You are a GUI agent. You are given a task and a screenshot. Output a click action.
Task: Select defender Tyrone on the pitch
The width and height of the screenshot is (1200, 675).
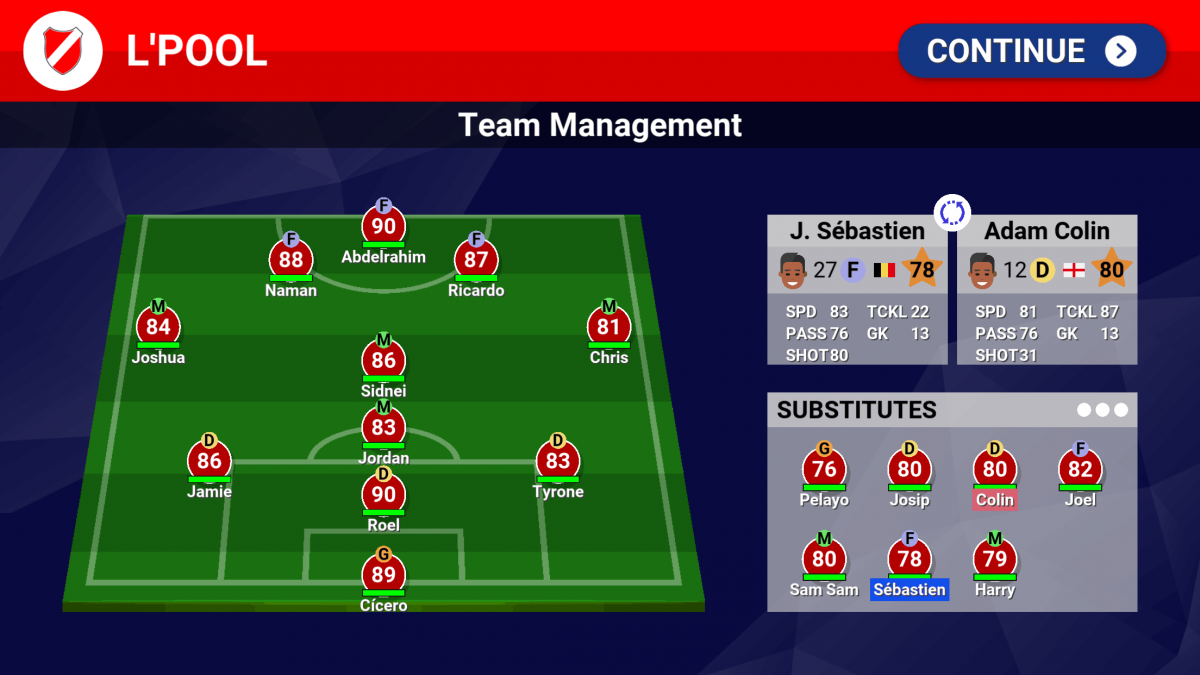coord(558,462)
